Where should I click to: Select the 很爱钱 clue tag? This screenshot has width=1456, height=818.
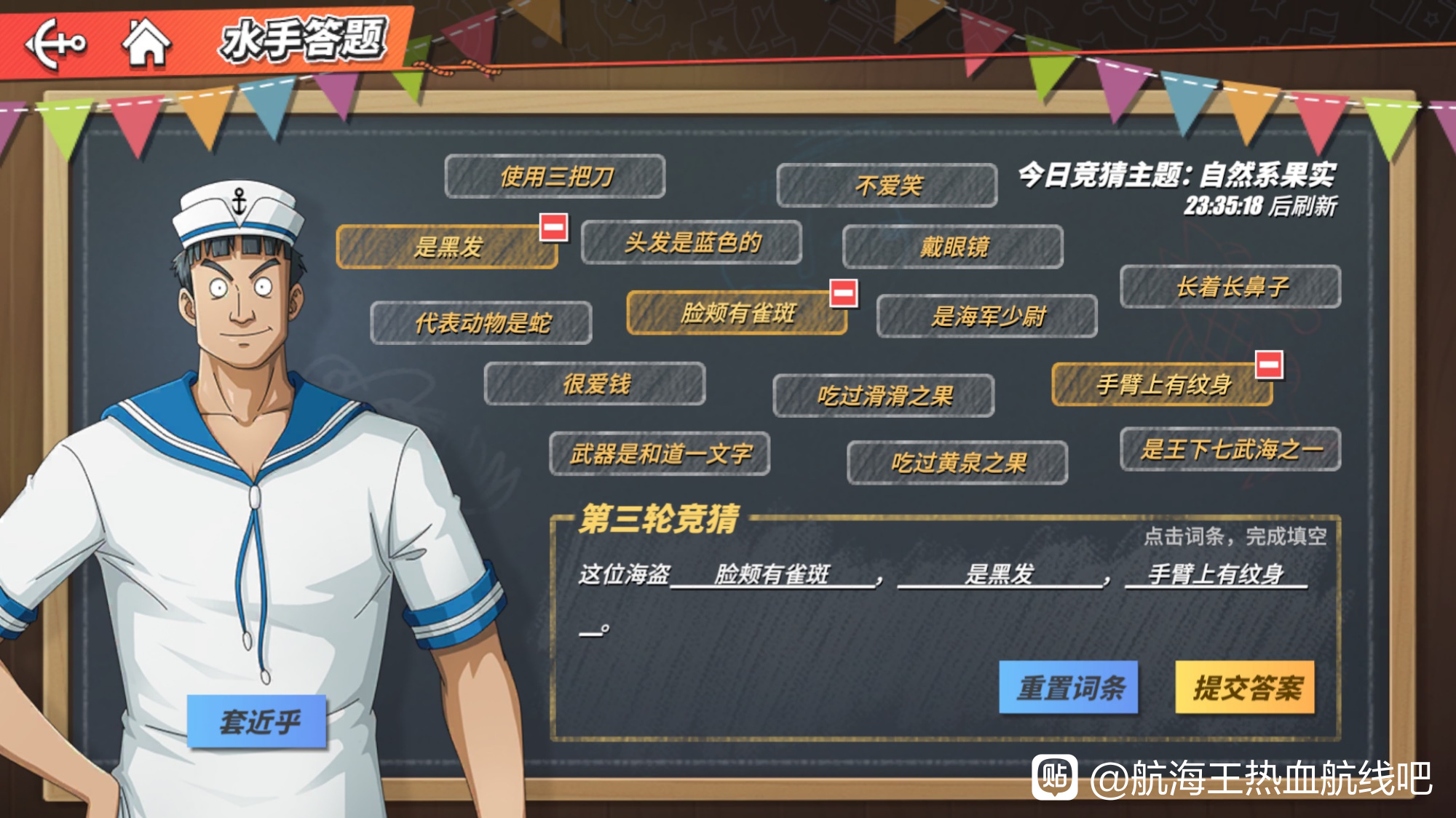click(596, 385)
